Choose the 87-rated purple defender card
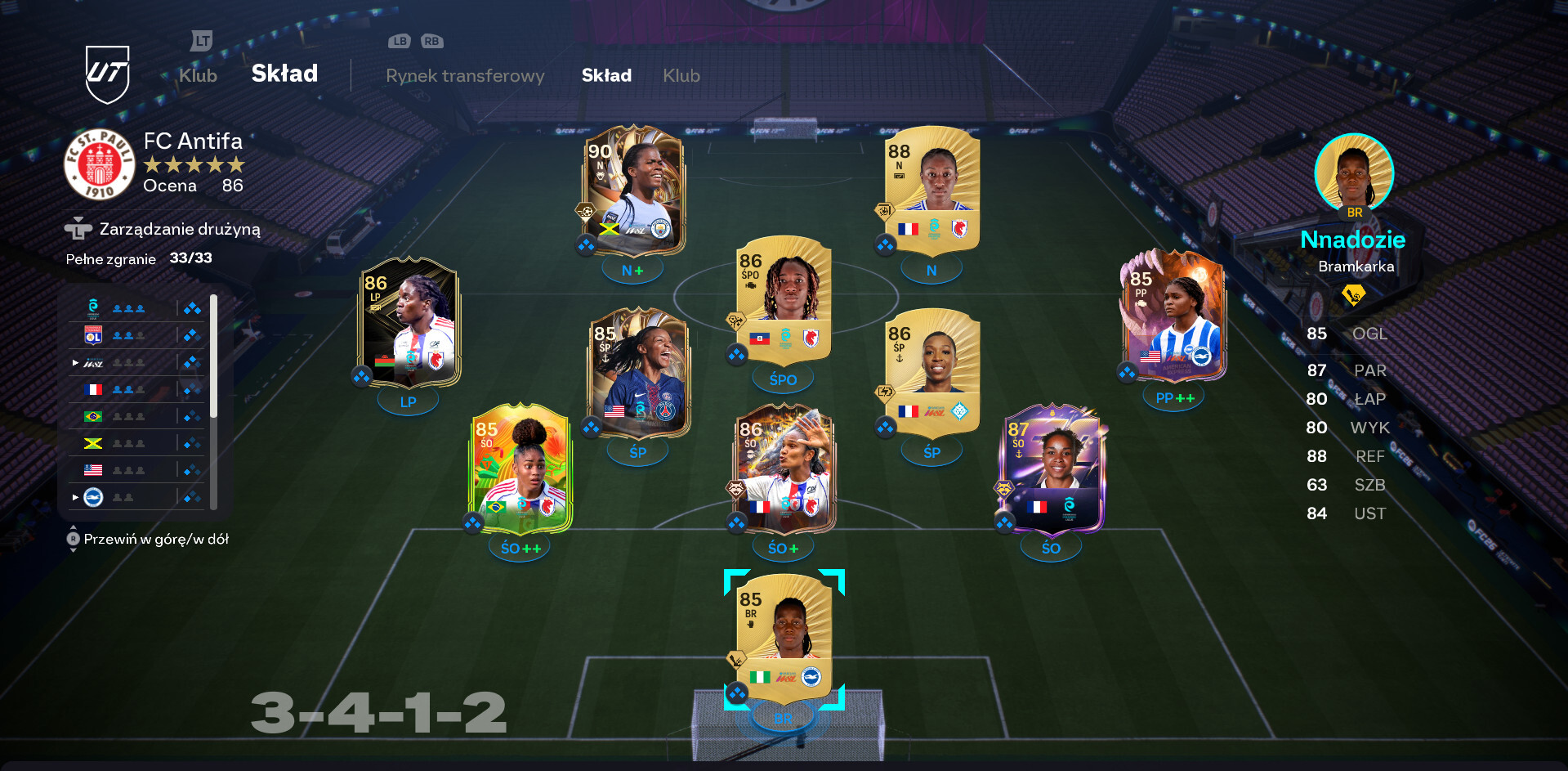The height and width of the screenshot is (771, 1568). click(x=1052, y=468)
